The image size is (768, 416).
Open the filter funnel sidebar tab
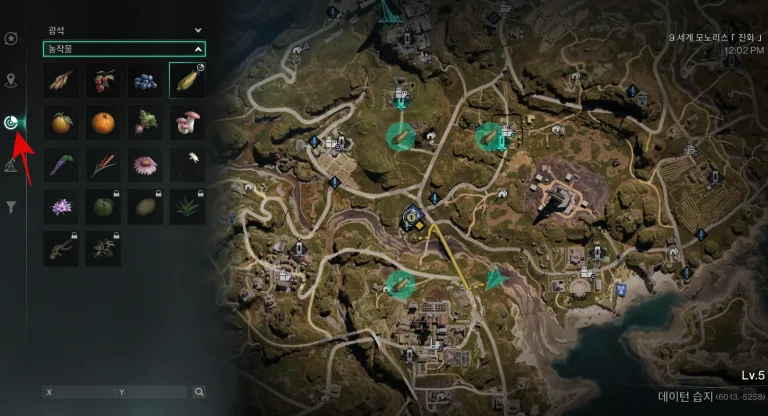tap(11, 207)
